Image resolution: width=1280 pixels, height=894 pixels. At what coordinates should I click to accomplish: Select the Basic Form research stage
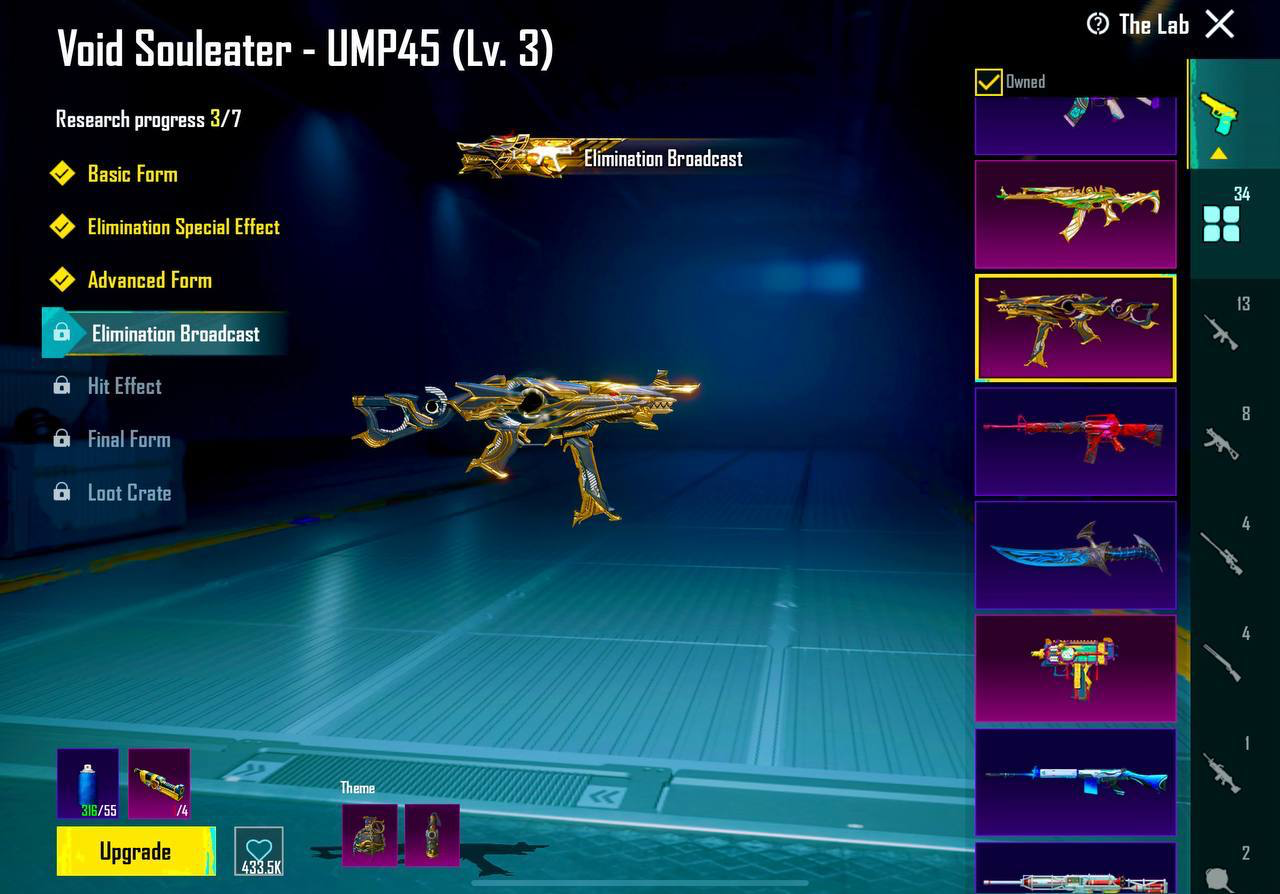pos(132,174)
